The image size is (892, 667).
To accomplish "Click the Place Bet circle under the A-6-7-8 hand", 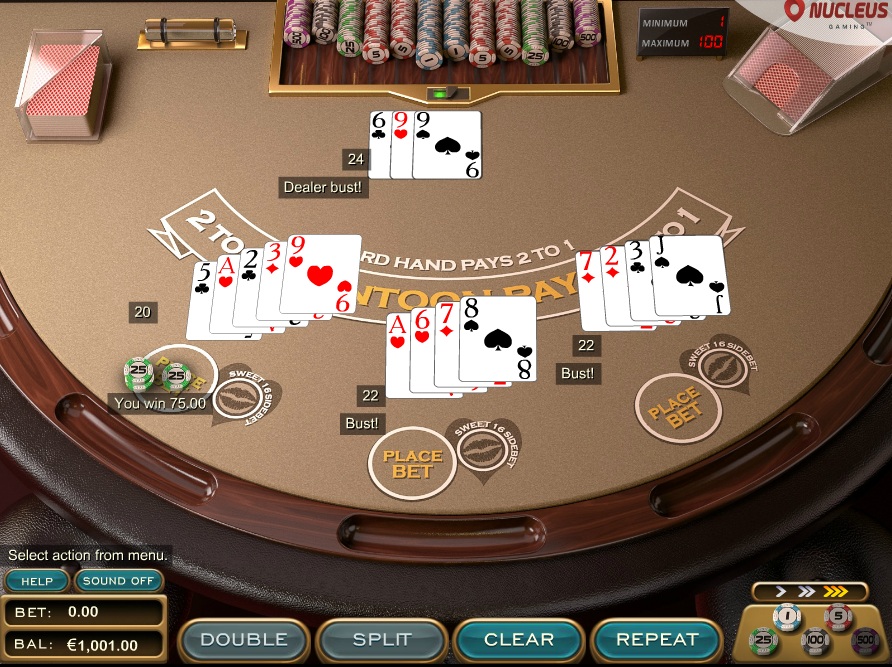I will pos(412,463).
